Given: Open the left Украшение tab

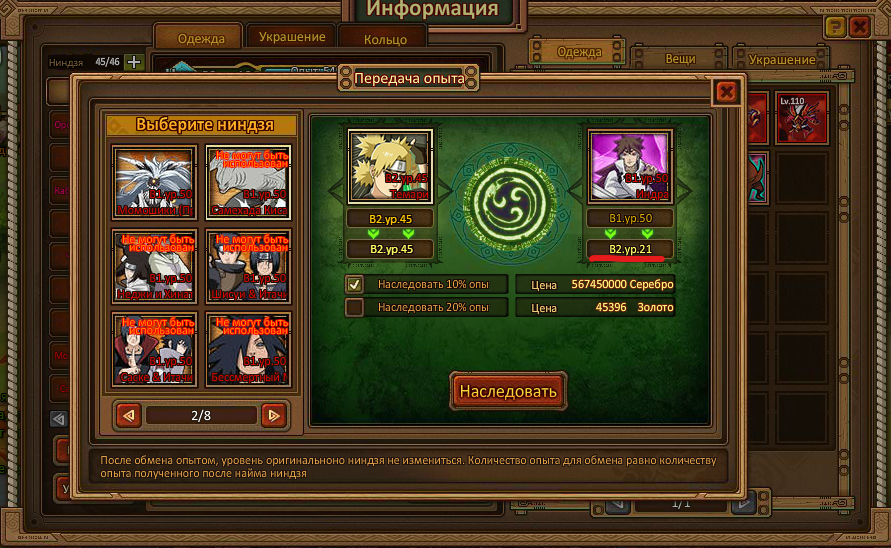Looking at the screenshot, I should point(292,37).
